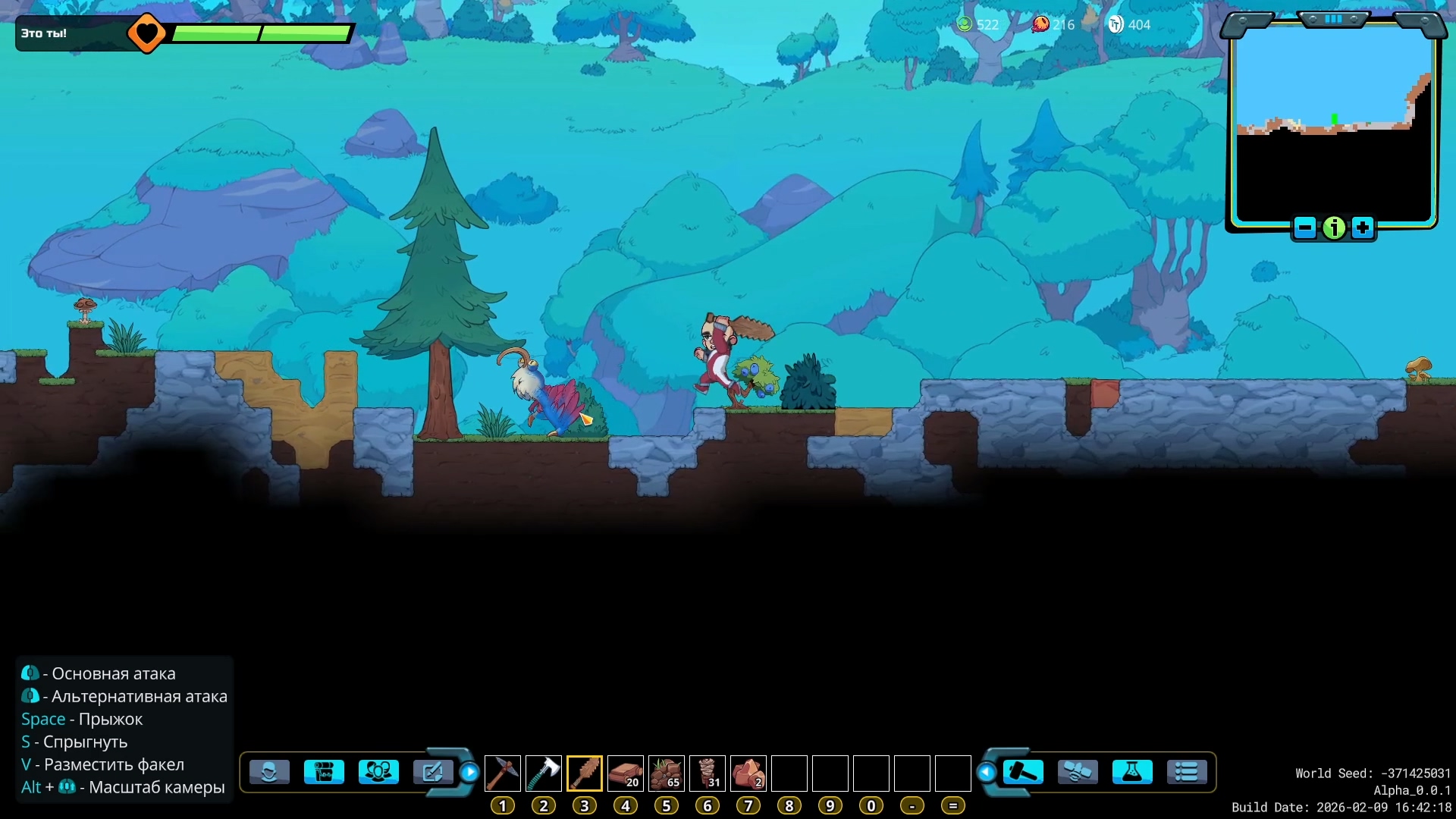This screenshot has height=819, width=1456.
Task: Pick the dirt clump stack of 65
Action: [666, 773]
